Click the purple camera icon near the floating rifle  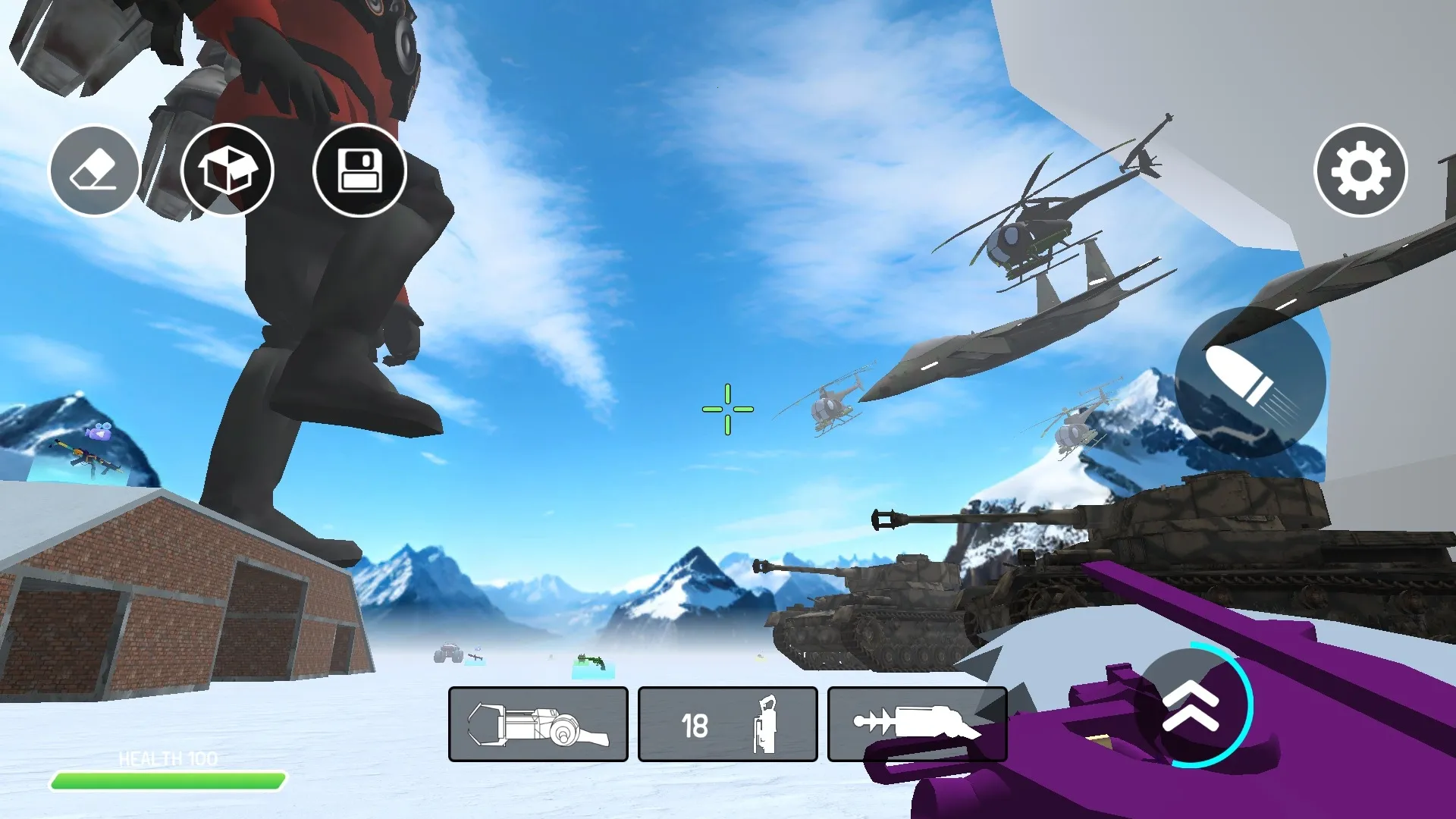click(98, 433)
